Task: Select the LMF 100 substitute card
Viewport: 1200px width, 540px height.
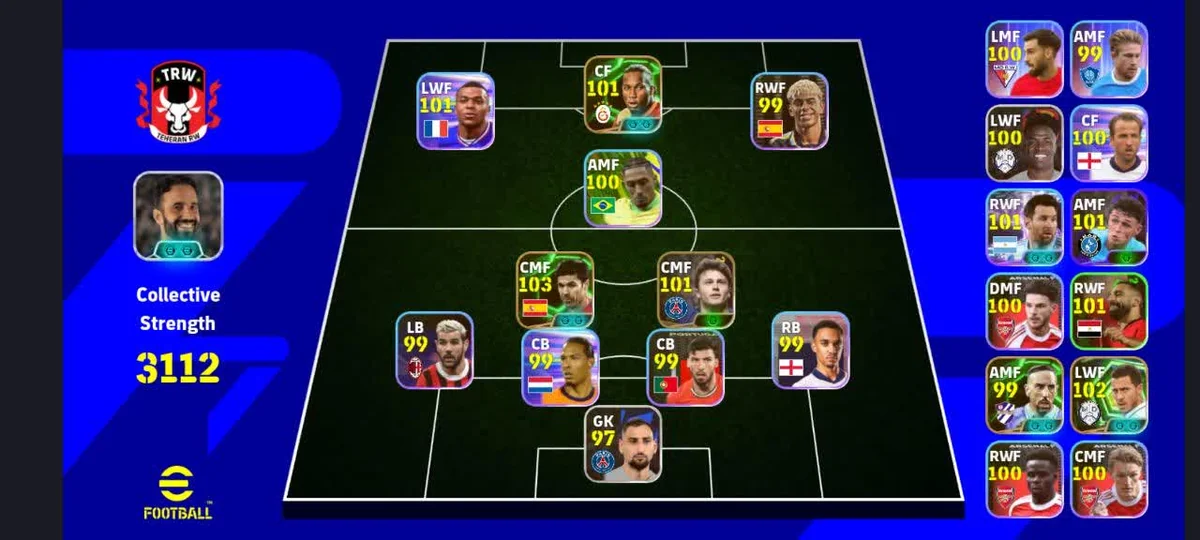Action: point(1024,59)
